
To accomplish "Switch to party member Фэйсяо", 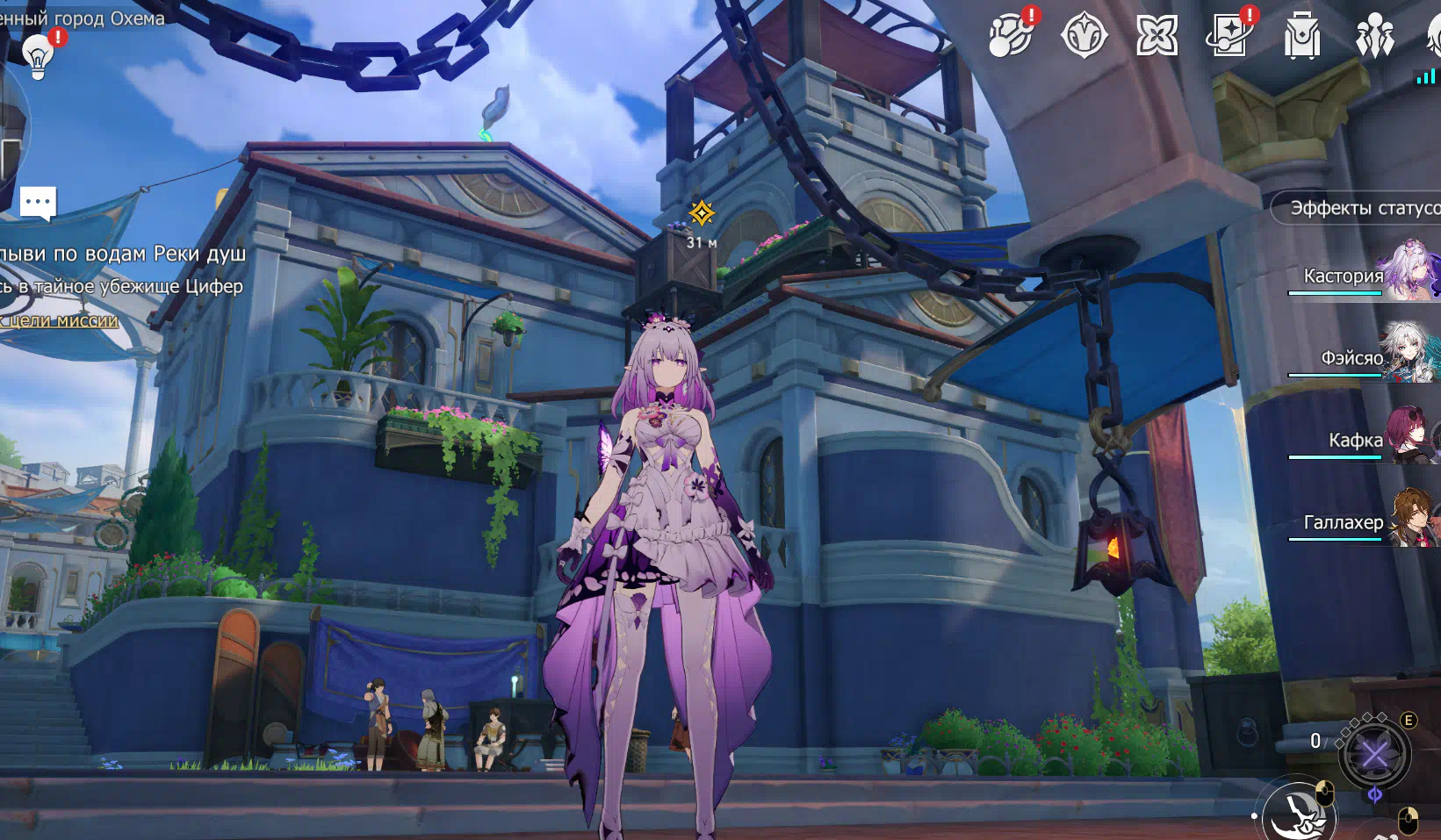I will coord(1361,357).
